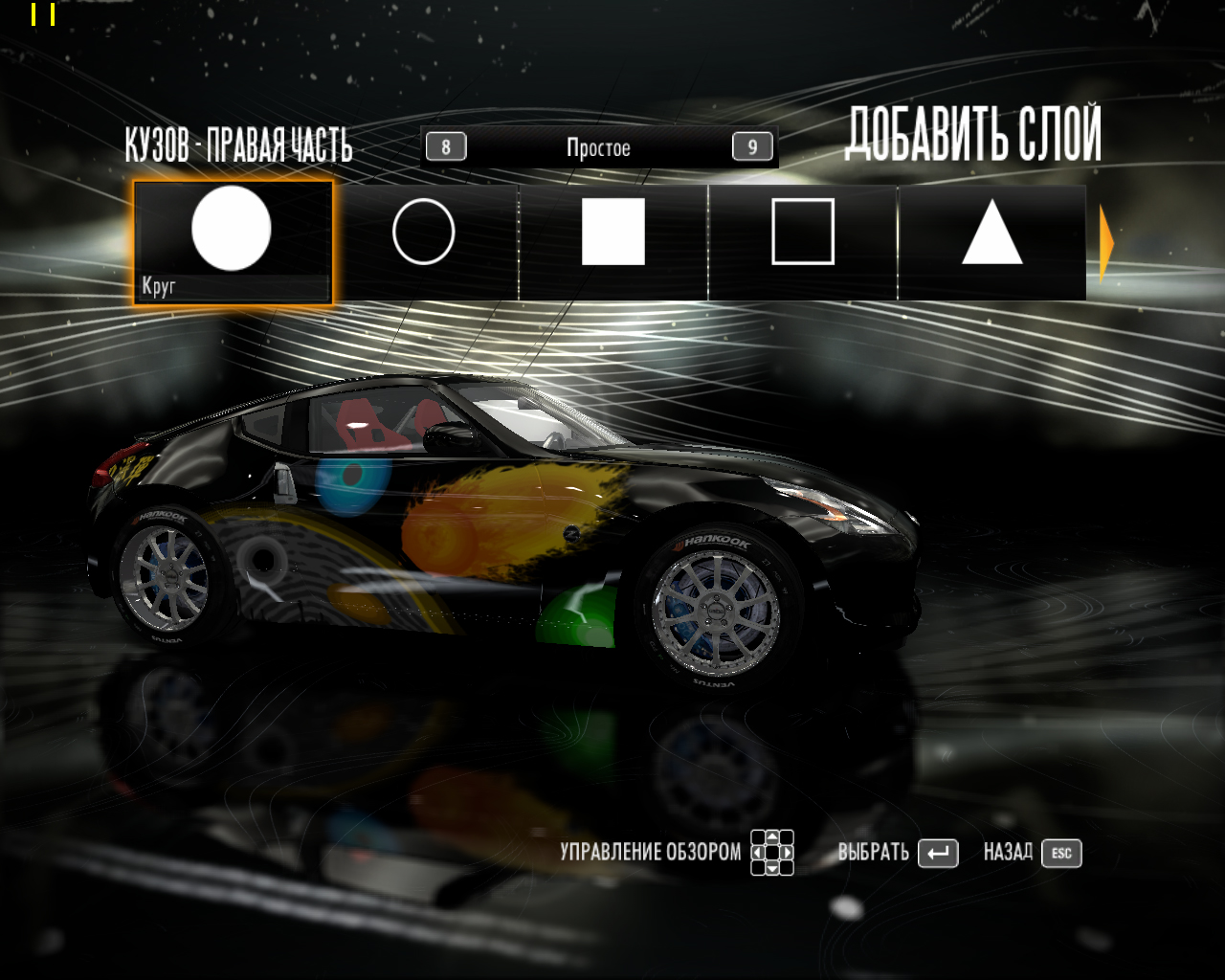Switch to the previous shape category
The image size is (1225, 980).
[446, 147]
